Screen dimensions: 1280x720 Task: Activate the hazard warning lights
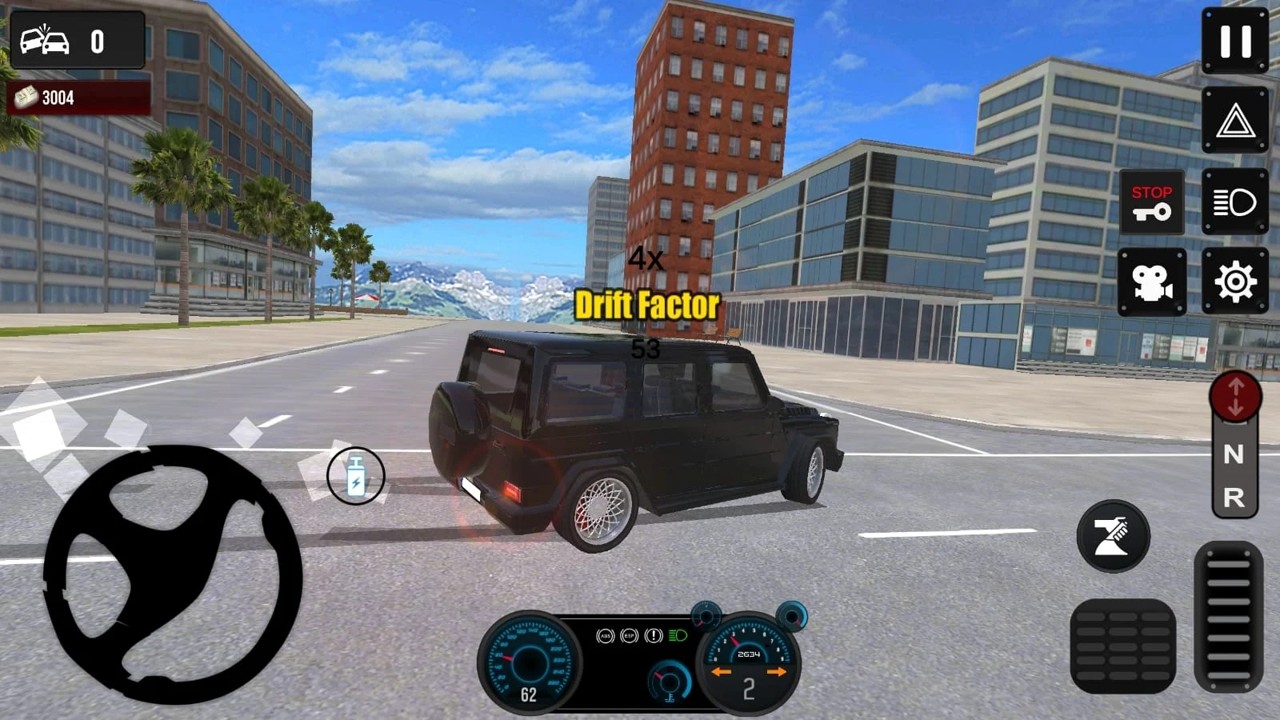click(1234, 121)
